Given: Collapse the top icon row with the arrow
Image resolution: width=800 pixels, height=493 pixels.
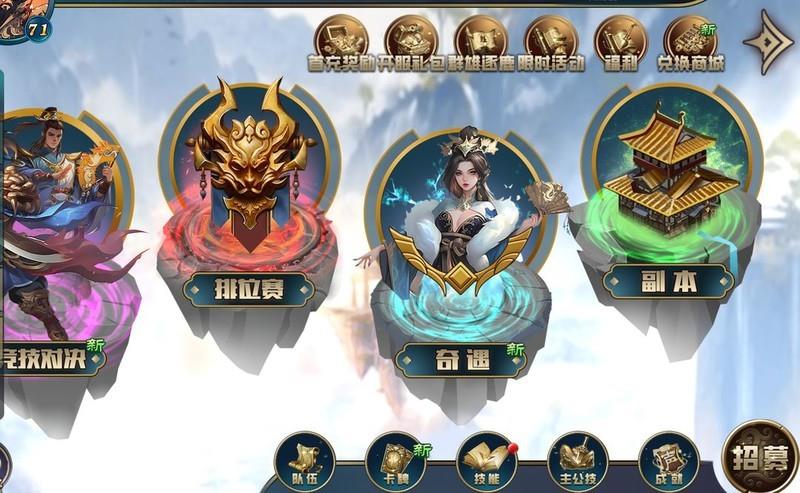Looking at the screenshot, I should (x=767, y=42).
